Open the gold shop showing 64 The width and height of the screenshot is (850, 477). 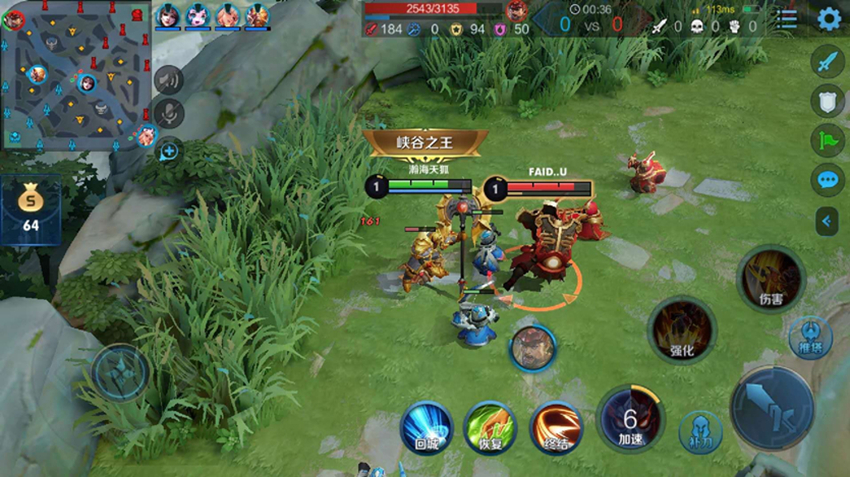[31, 211]
